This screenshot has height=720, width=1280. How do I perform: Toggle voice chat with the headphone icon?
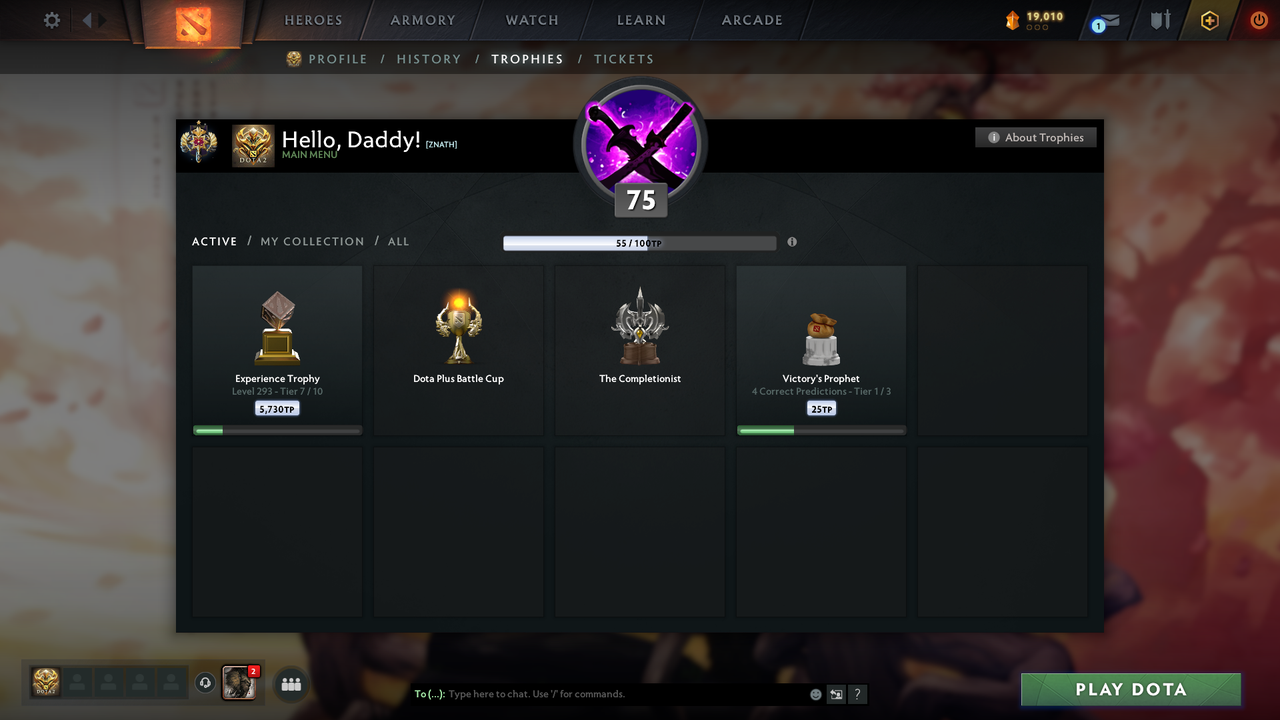[207, 682]
